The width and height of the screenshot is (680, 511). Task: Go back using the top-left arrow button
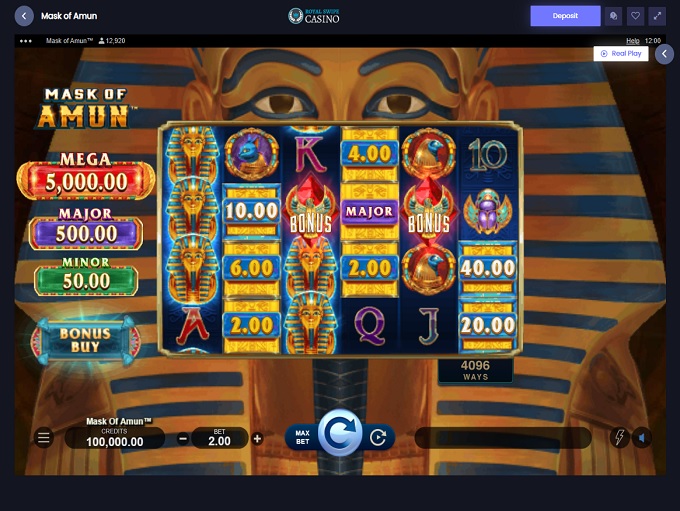coord(24,16)
